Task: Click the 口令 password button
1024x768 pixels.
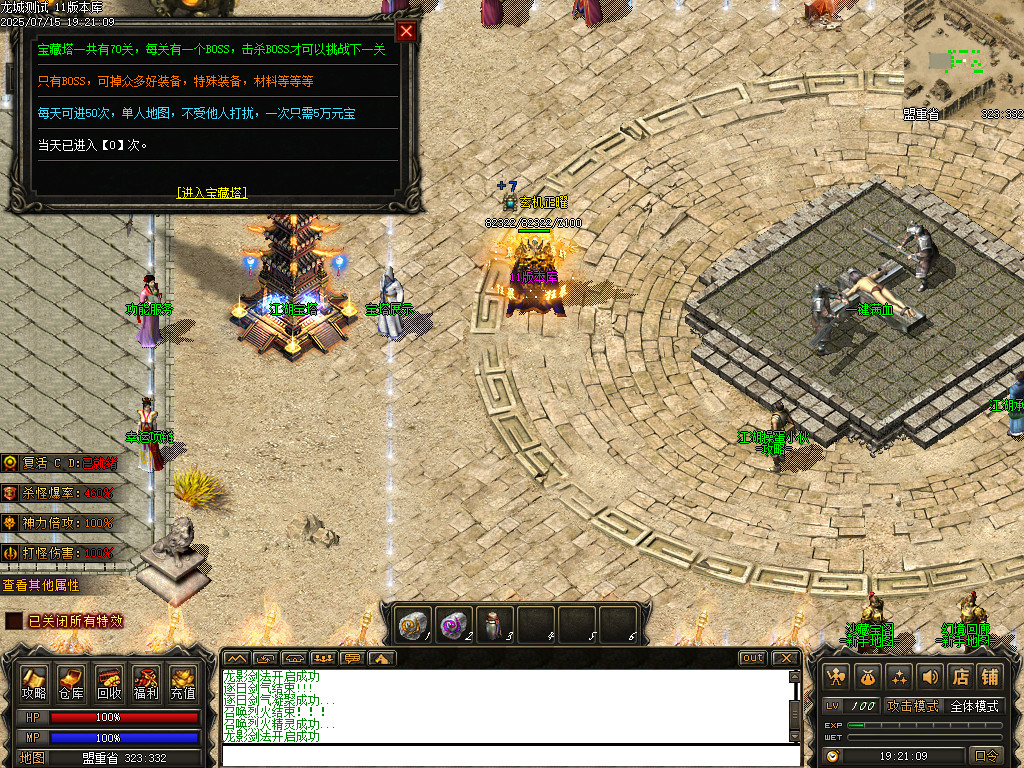Action: 986,756
